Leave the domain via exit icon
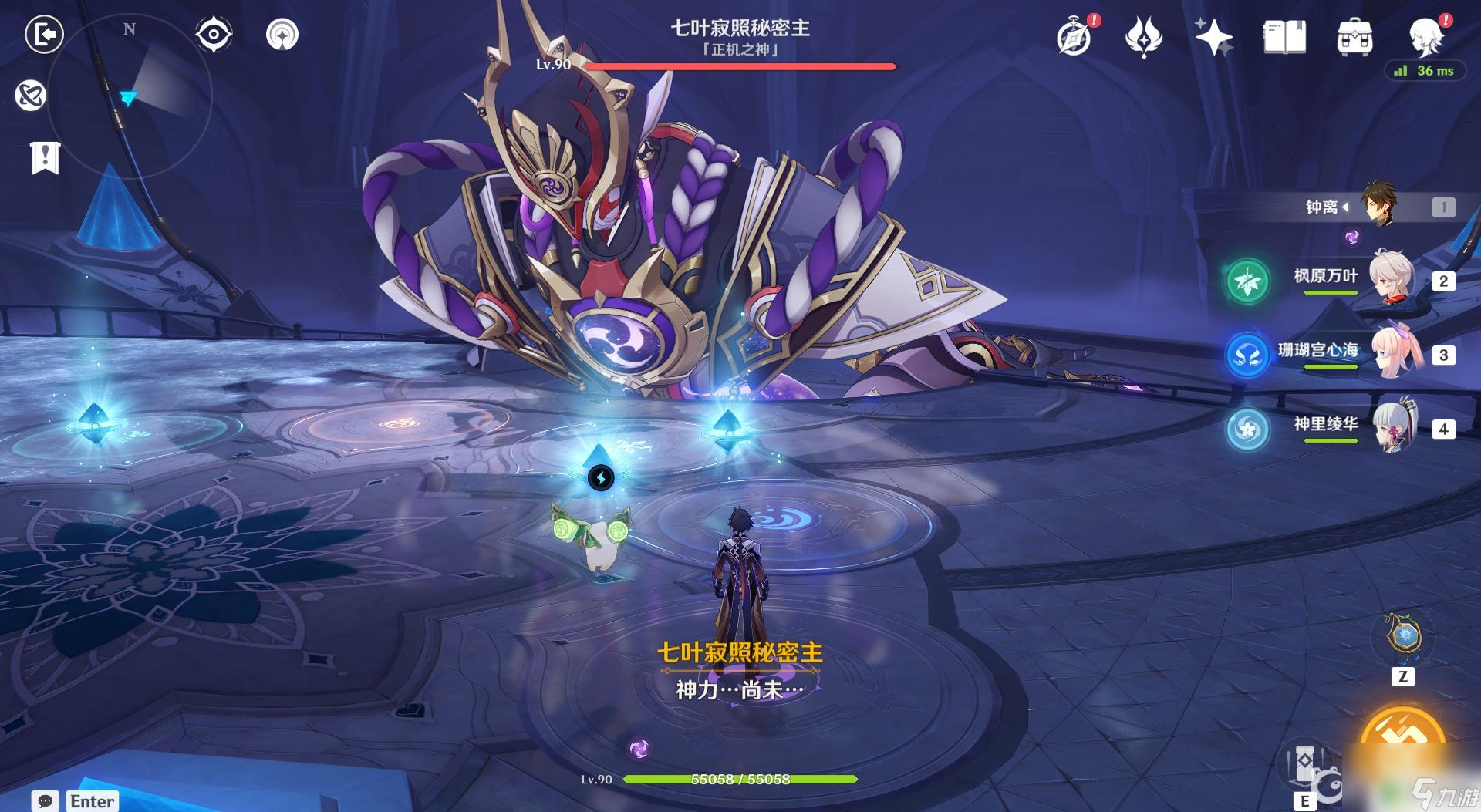1481x812 pixels. point(44,34)
